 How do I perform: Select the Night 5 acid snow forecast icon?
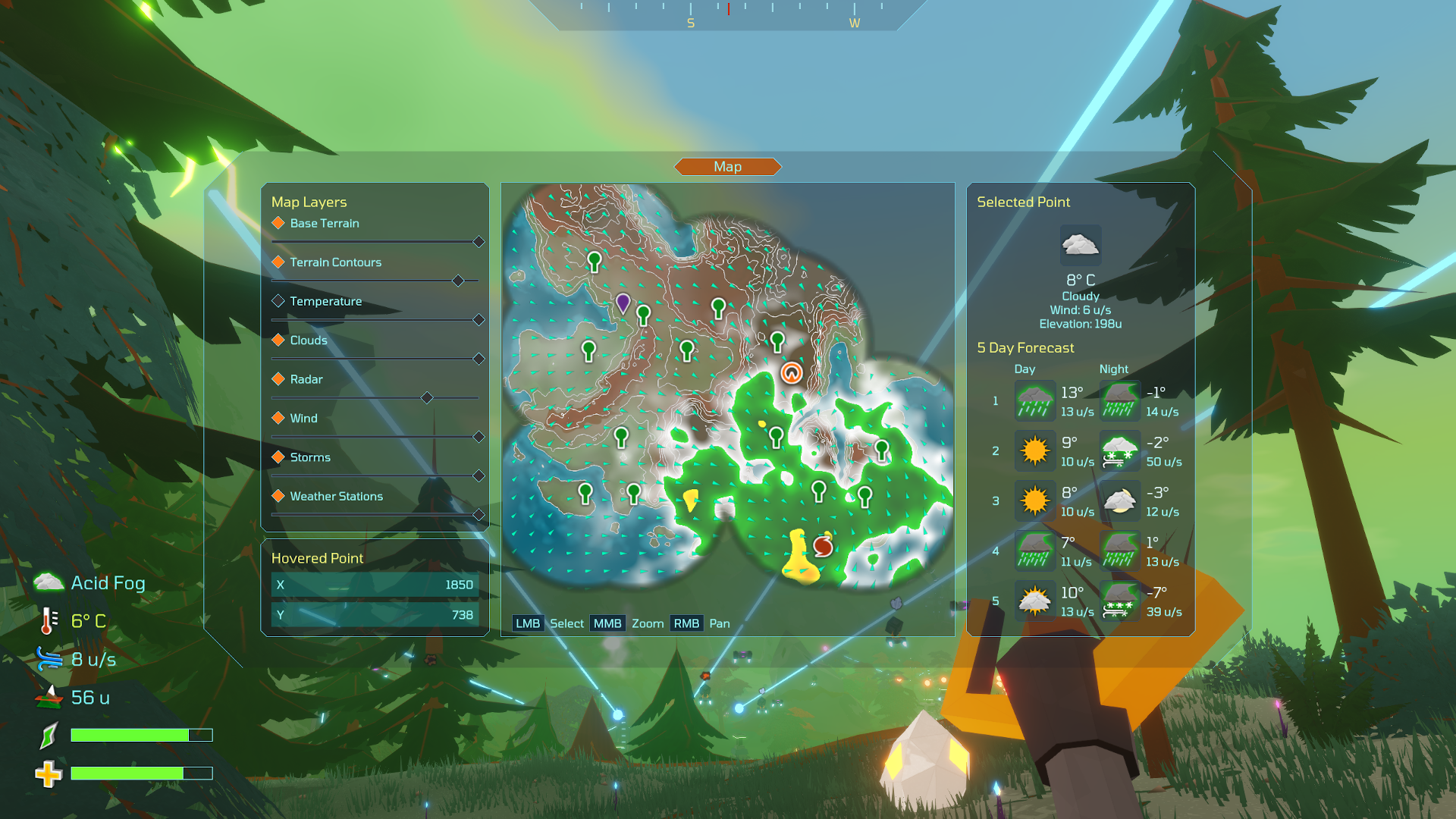coord(1120,601)
